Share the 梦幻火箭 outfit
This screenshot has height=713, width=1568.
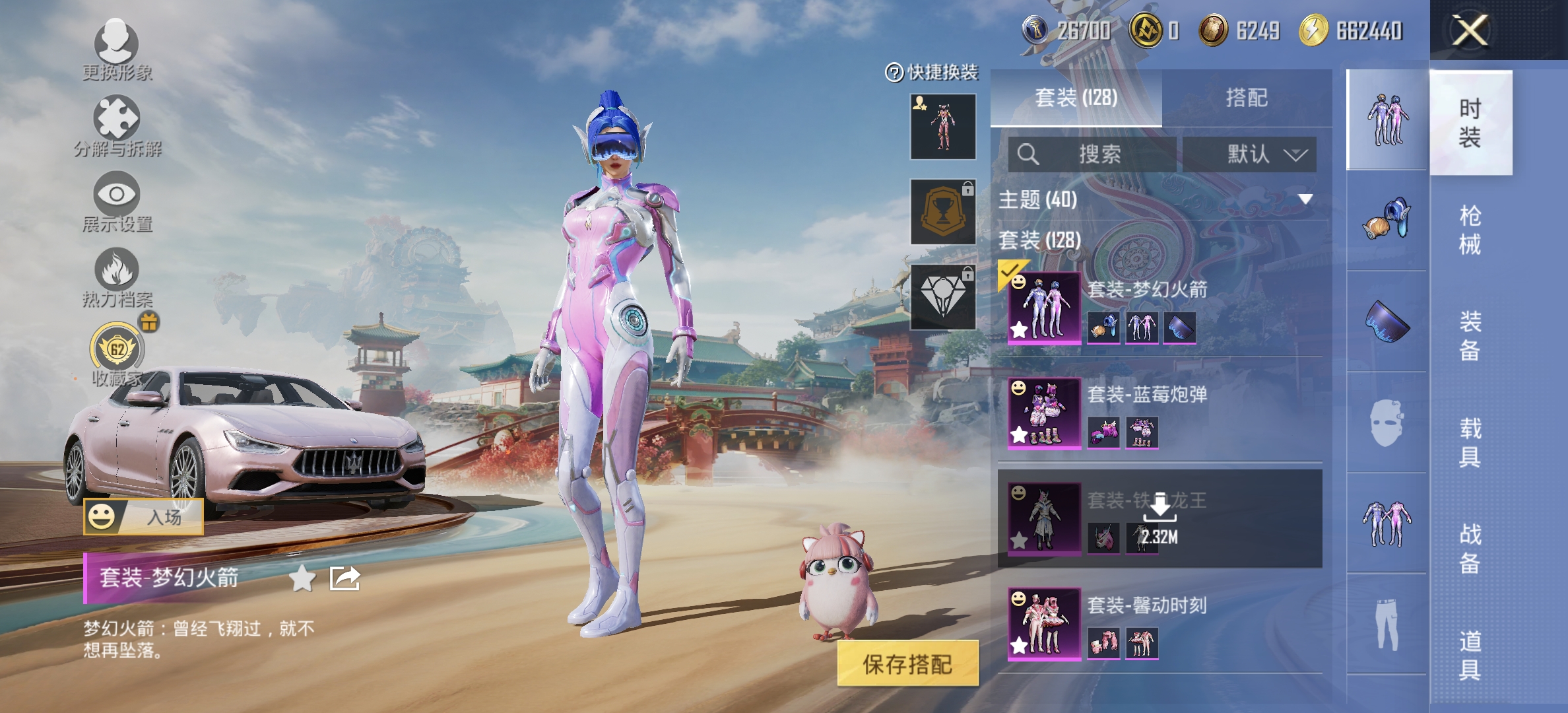click(x=344, y=578)
